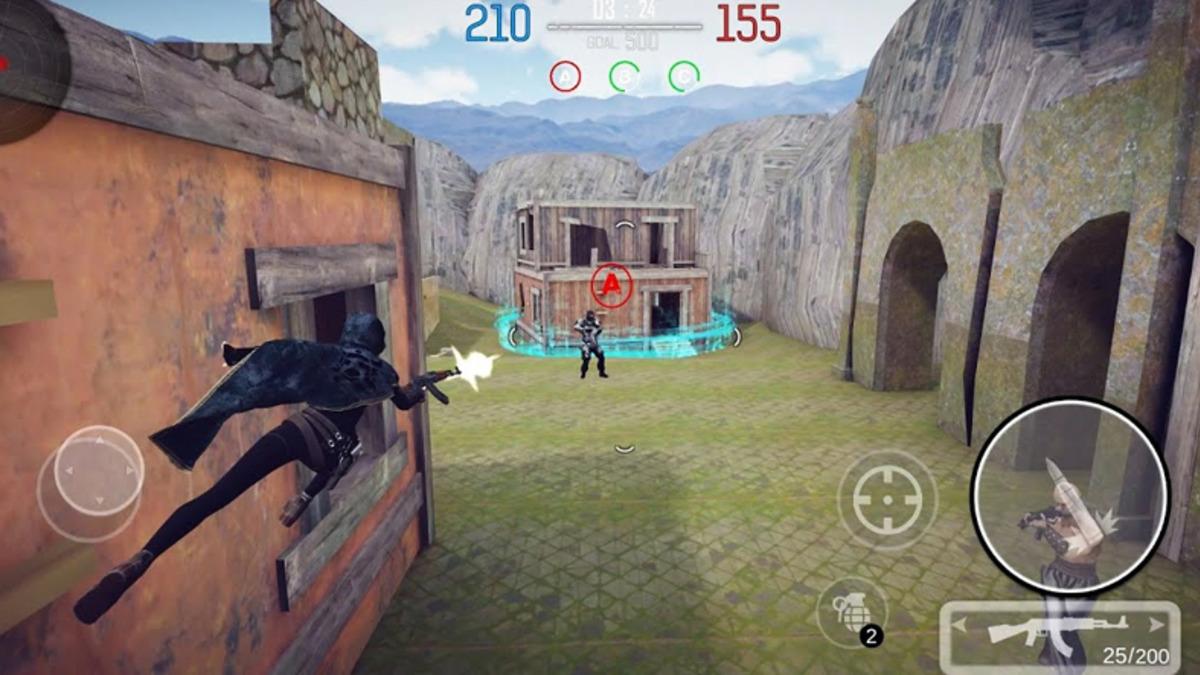Switch to next weapon with right arrow
This screenshot has width=1200, height=675.
click(x=1158, y=625)
